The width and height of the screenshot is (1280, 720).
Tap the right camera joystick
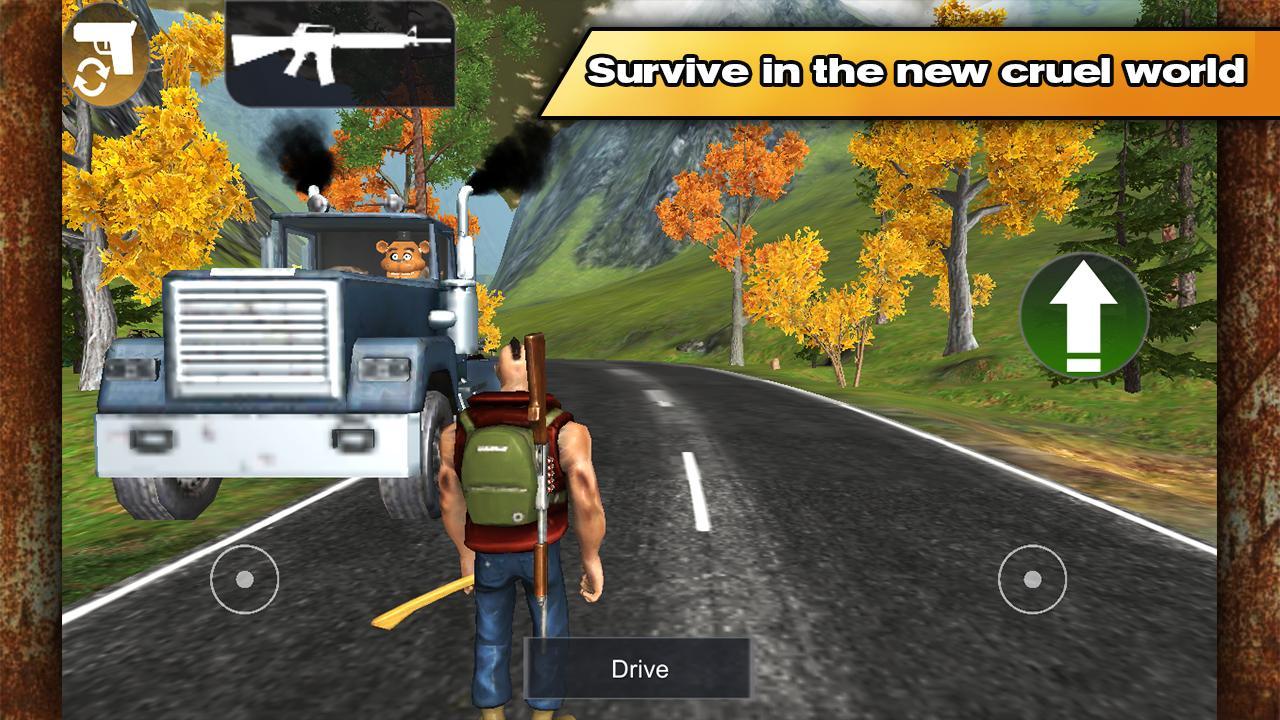1031,578
